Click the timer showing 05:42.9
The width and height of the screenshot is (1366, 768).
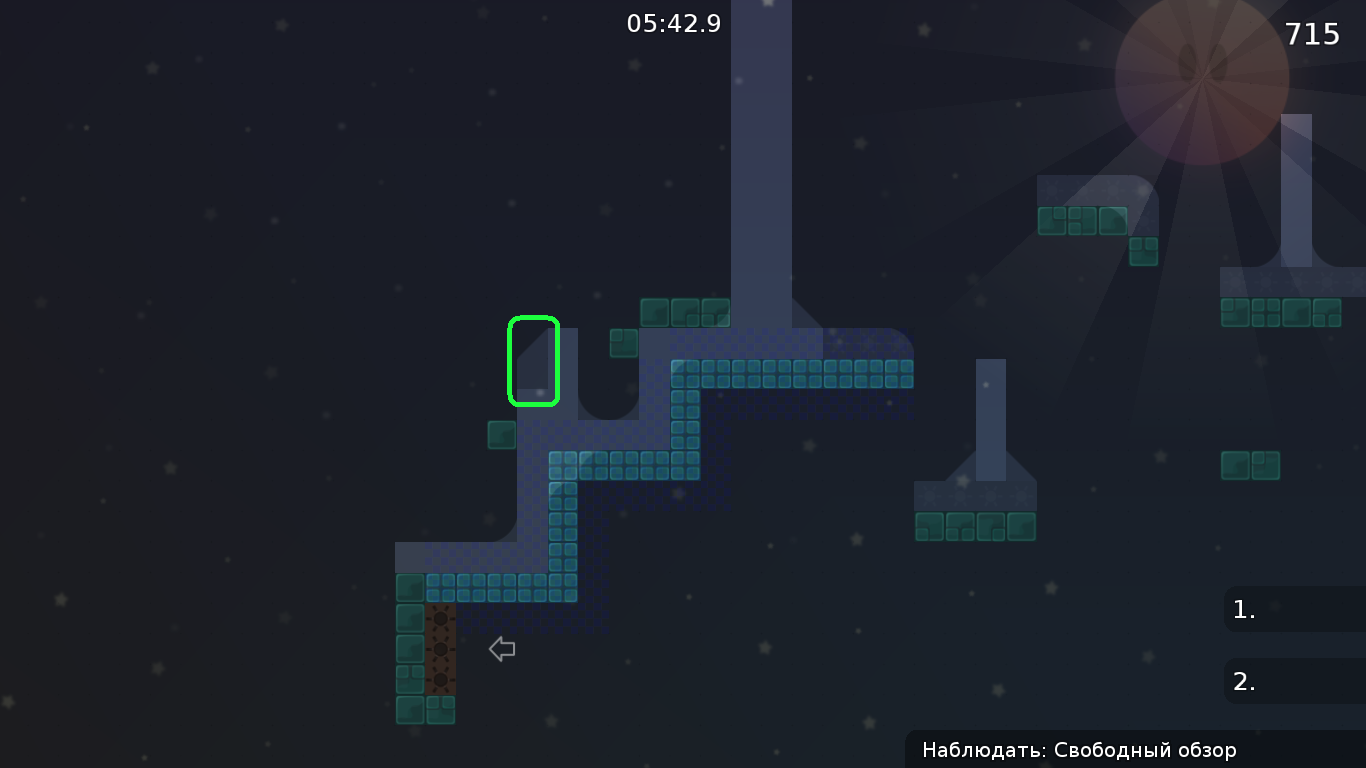tap(673, 23)
